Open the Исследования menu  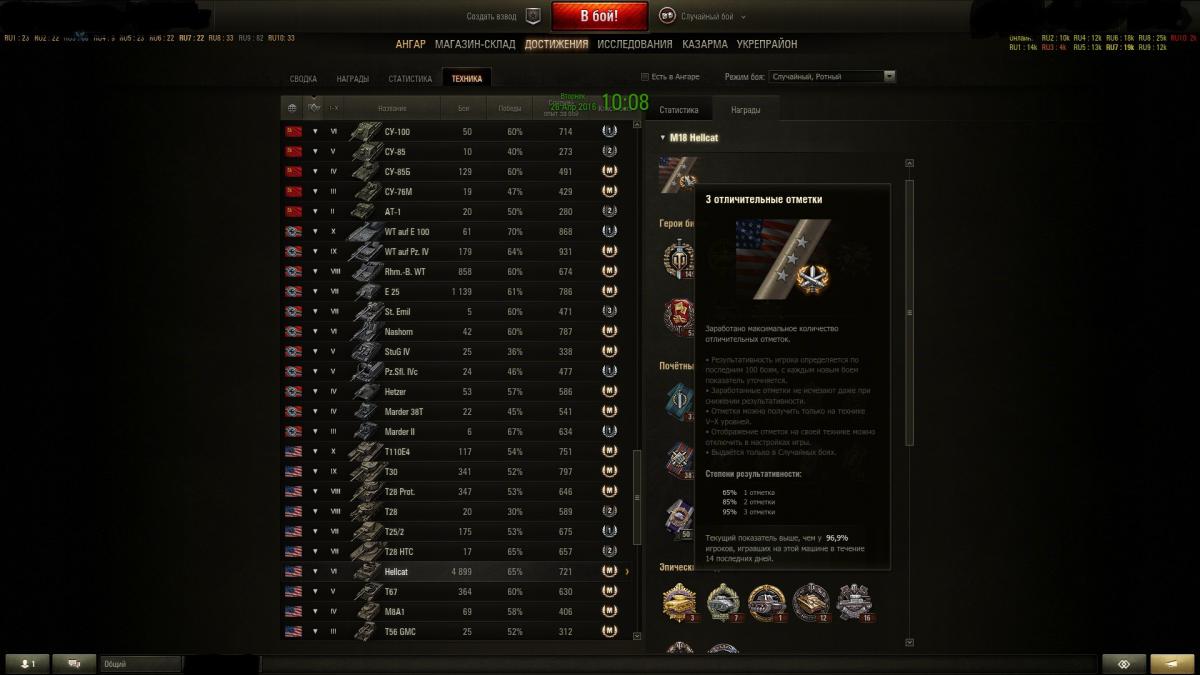[634, 44]
